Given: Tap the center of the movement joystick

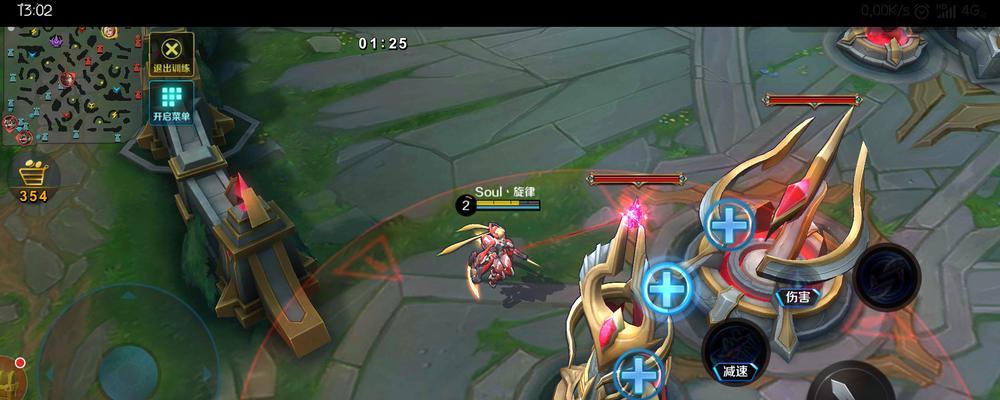Looking at the screenshot, I should tap(127, 367).
